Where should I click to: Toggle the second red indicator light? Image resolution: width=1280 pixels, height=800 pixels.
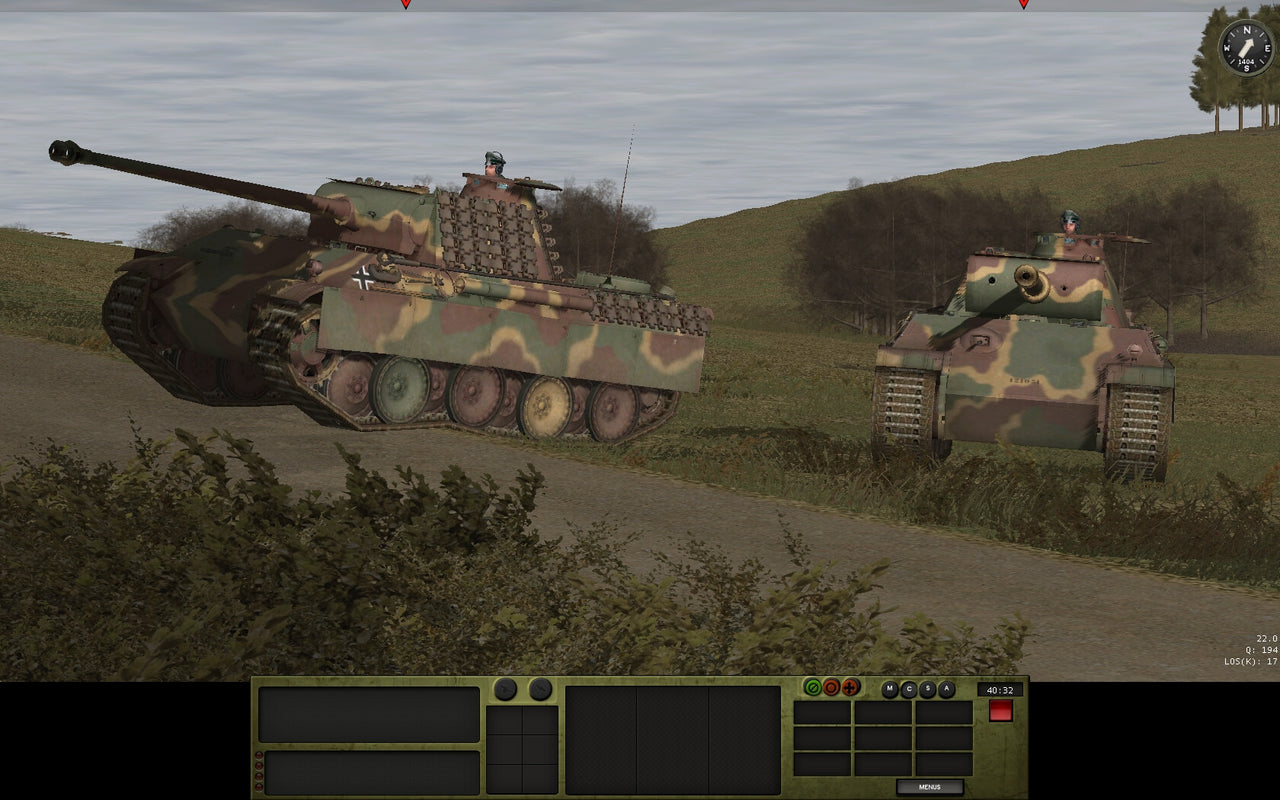[x=259, y=766]
